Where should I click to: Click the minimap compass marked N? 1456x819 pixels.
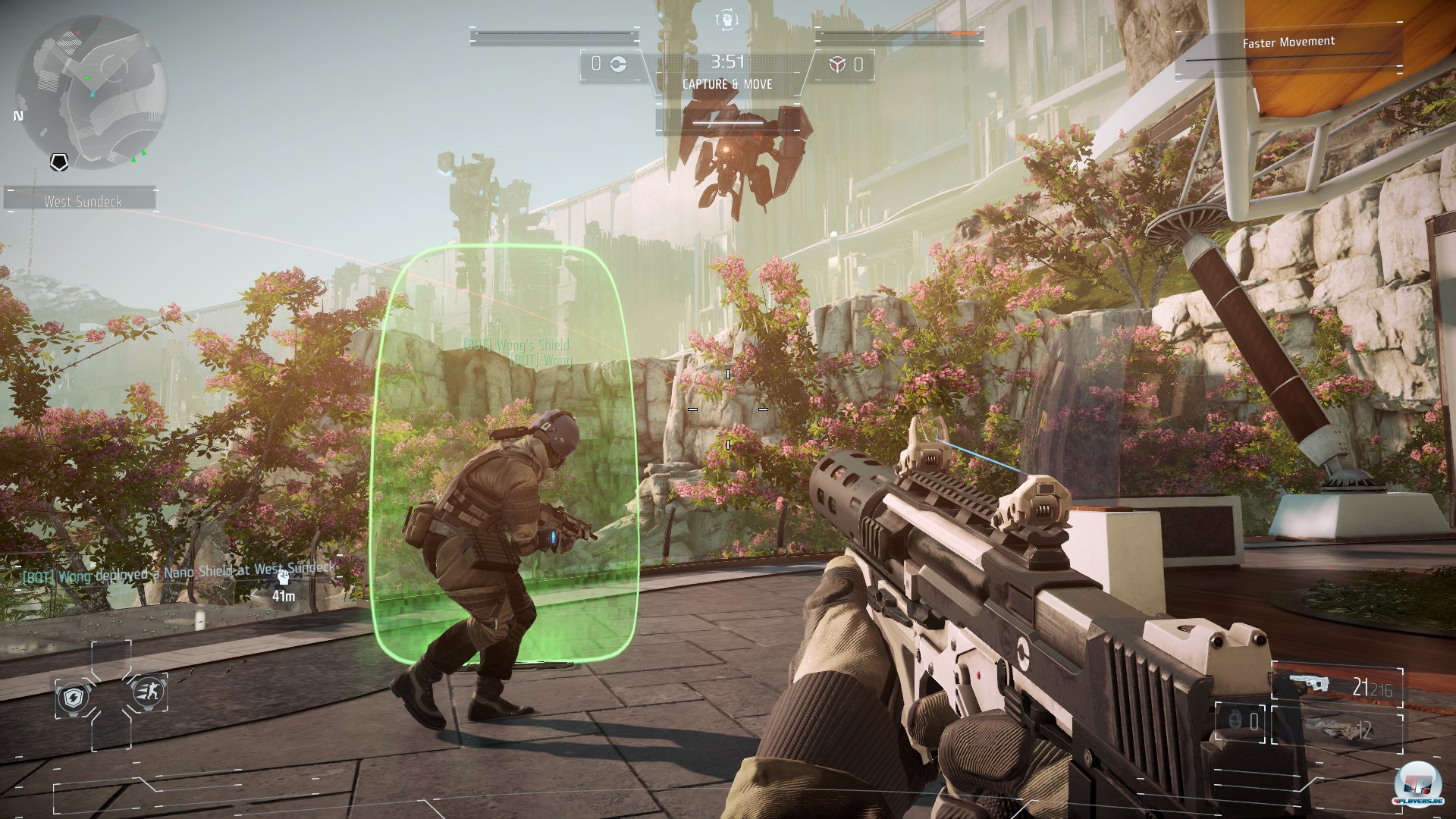17,116
